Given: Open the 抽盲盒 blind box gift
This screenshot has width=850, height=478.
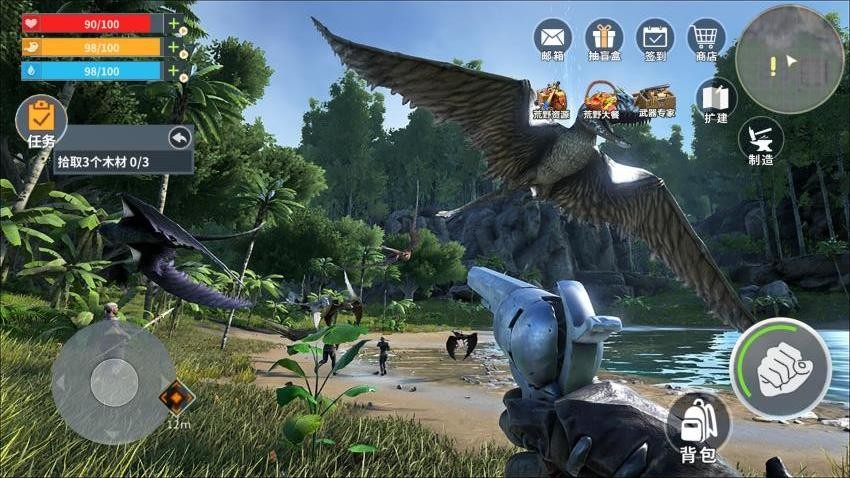Looking at the screenshot, I should [603, 38].
